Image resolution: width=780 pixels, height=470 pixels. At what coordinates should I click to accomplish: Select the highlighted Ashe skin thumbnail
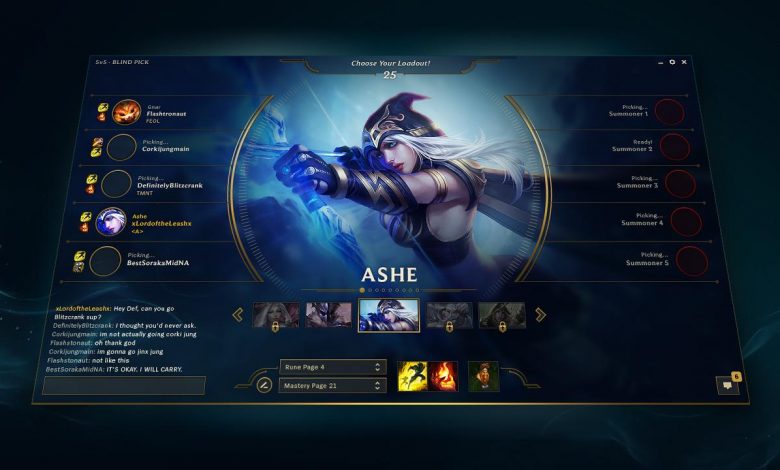389,315
